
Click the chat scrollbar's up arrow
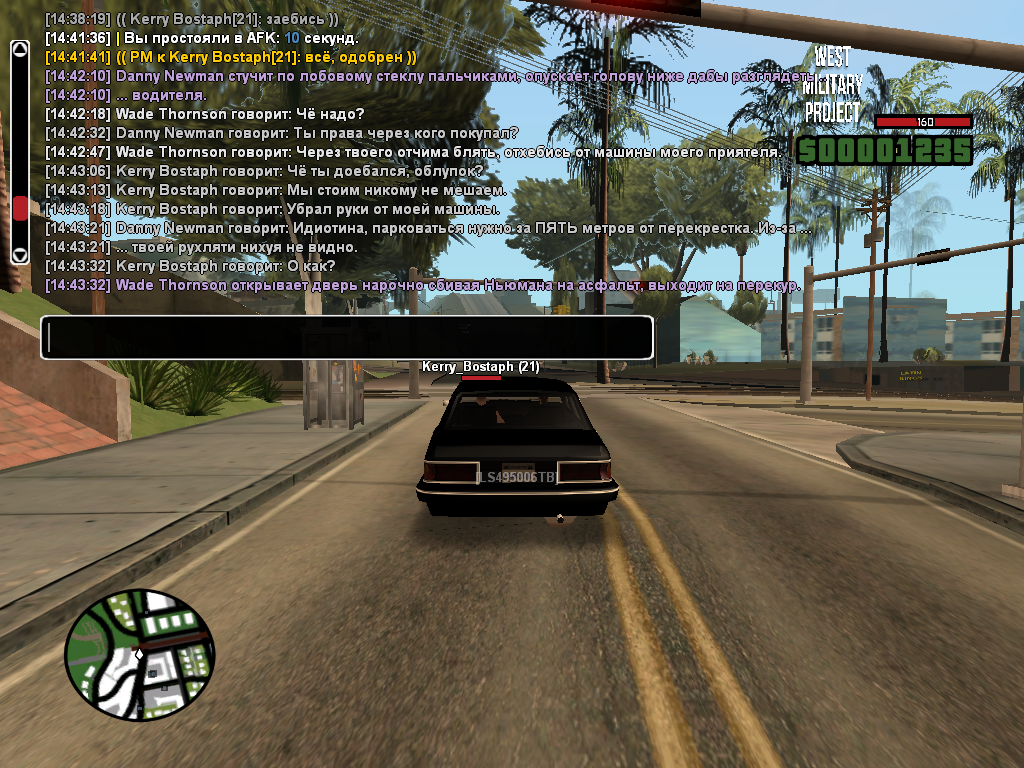[x=20, y=48]
